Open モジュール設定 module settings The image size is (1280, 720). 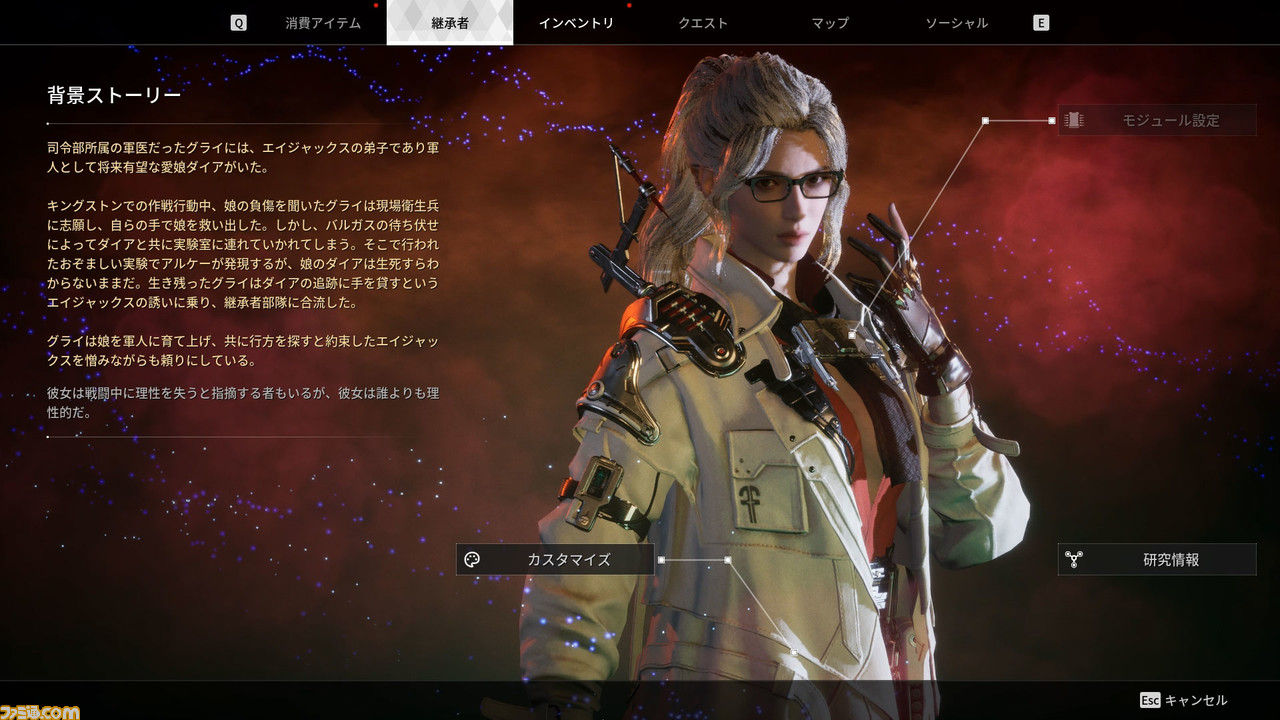point(1157,120)
